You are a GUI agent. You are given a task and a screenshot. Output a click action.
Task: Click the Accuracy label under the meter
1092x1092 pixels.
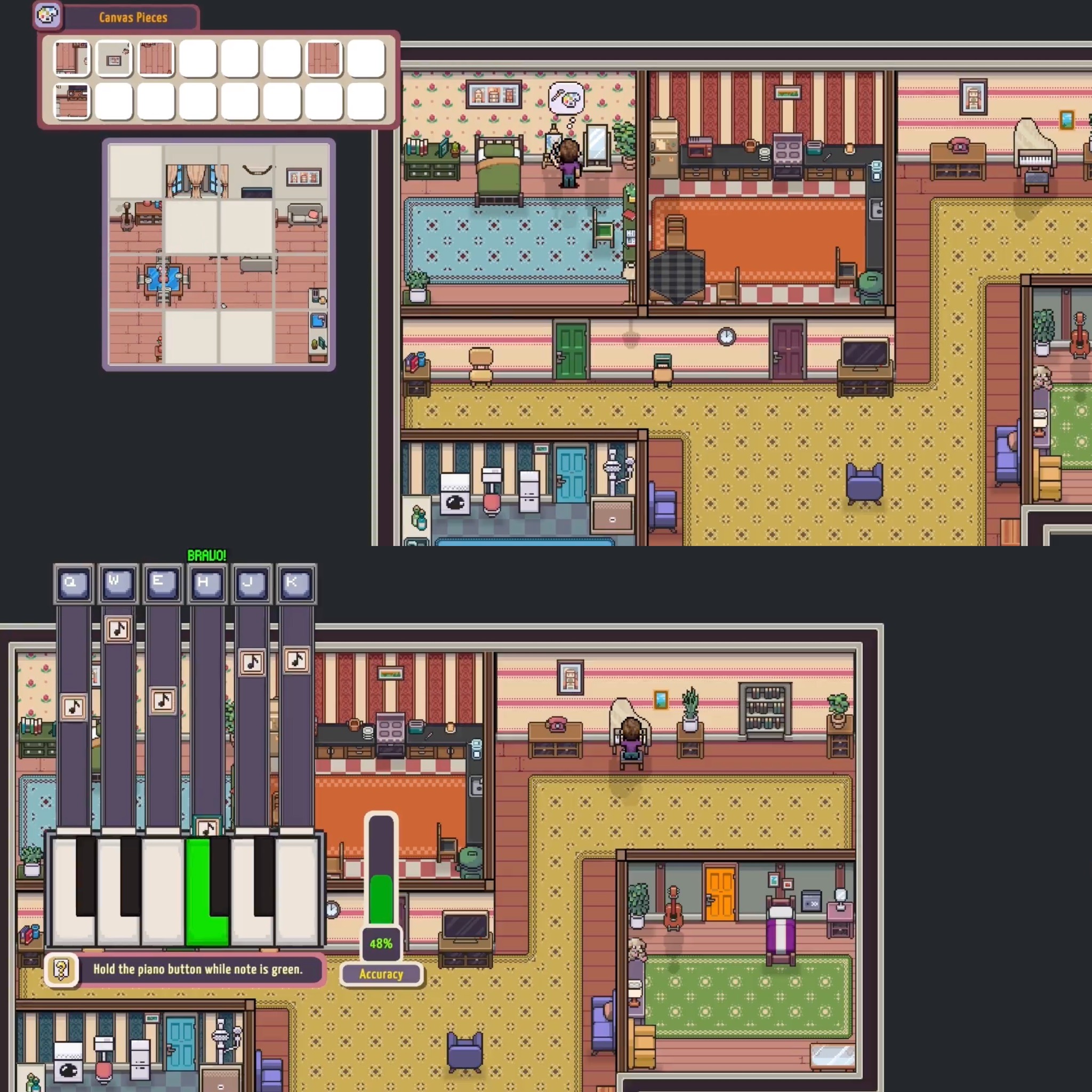[382, 974]
